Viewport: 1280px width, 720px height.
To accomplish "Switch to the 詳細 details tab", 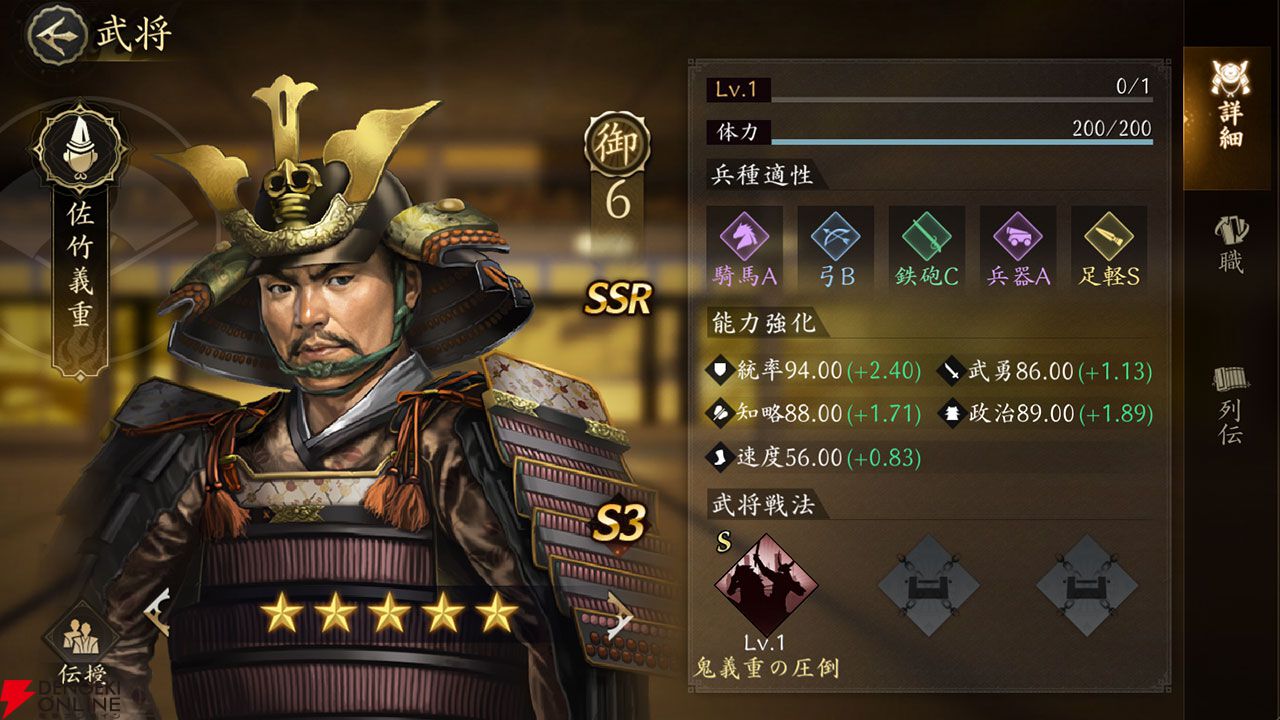I will point(1230,118).
